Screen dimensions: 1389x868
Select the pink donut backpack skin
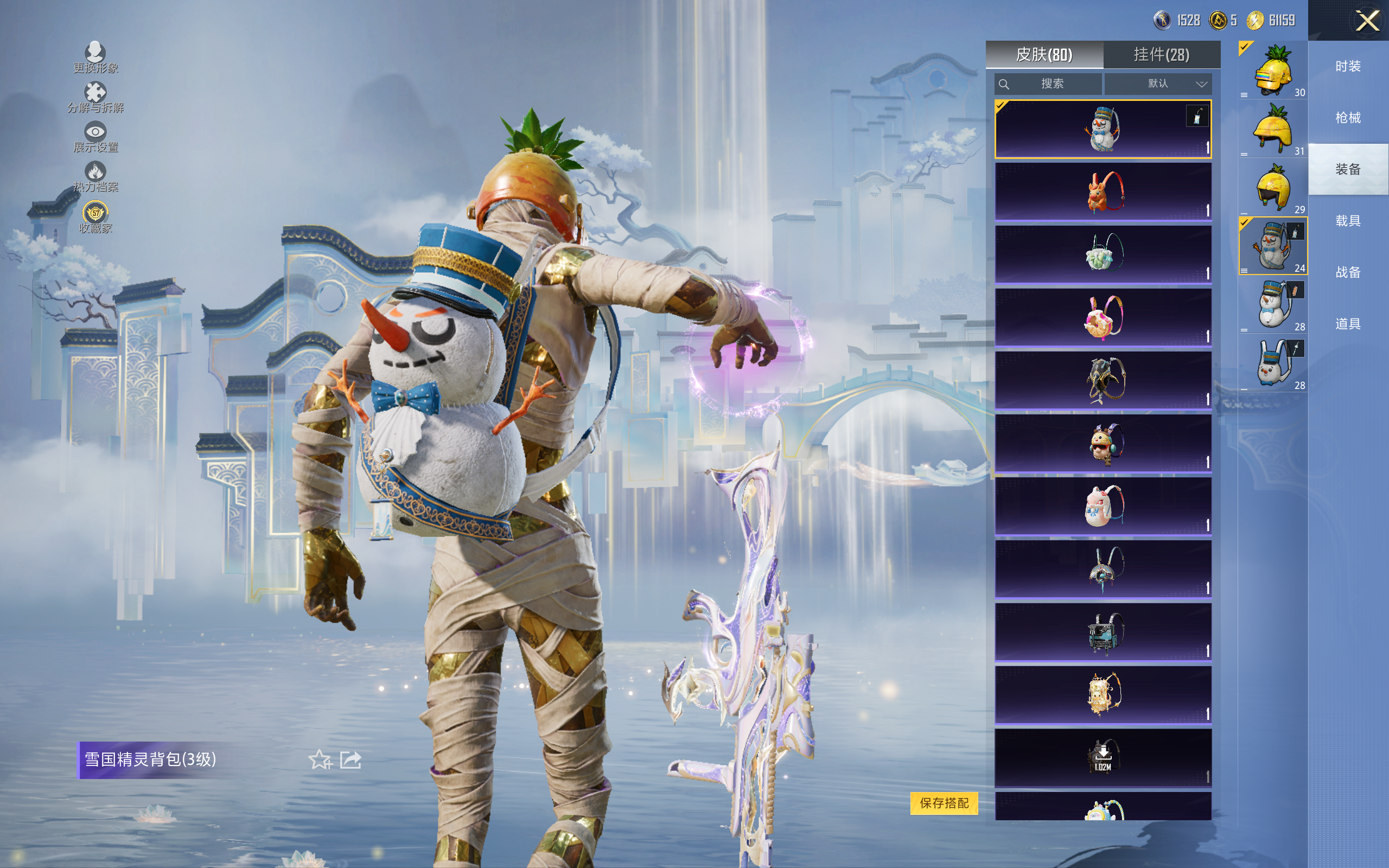(1103, 317)
